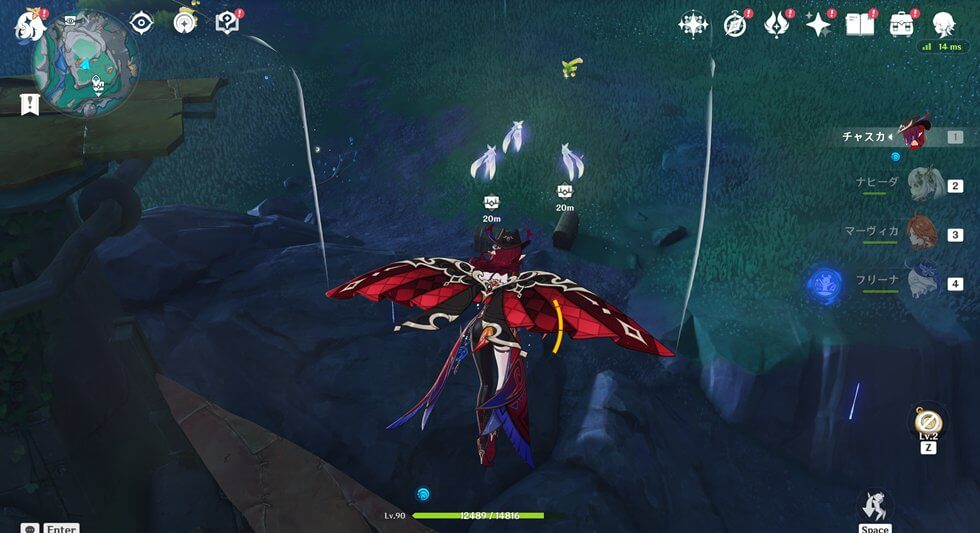Open the adventurer handbook book icon
This screenshot has width=980, height=533.
(860, 24)
